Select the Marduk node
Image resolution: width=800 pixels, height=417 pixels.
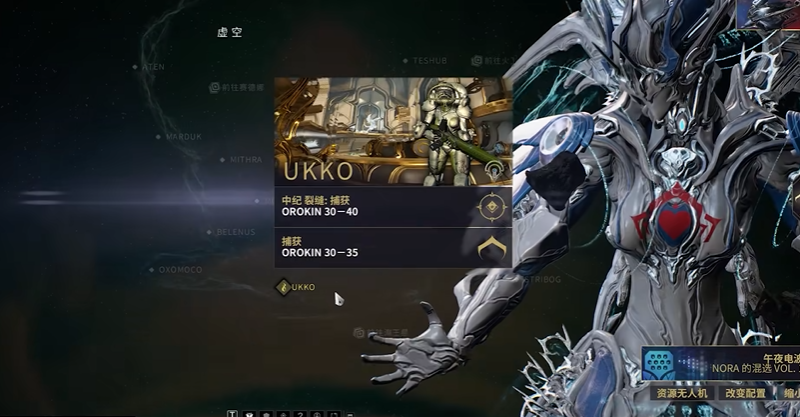click(x=158, y=136)
